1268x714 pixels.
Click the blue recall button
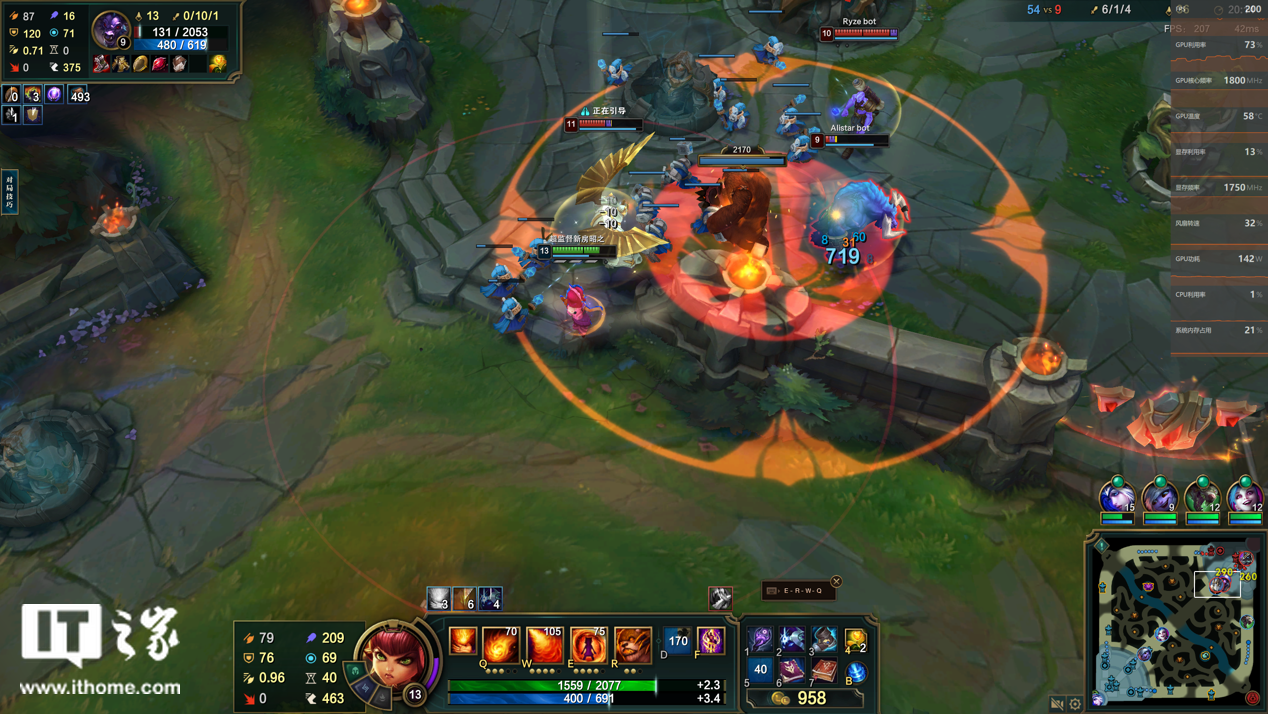855,671
